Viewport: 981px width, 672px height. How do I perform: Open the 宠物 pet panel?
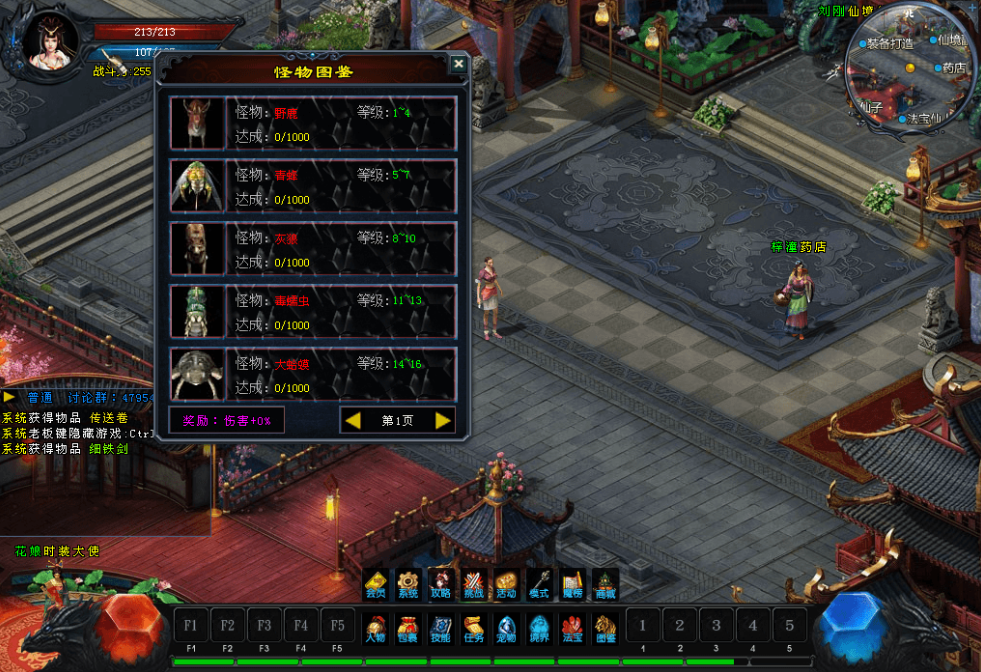(x=506, y=627)
